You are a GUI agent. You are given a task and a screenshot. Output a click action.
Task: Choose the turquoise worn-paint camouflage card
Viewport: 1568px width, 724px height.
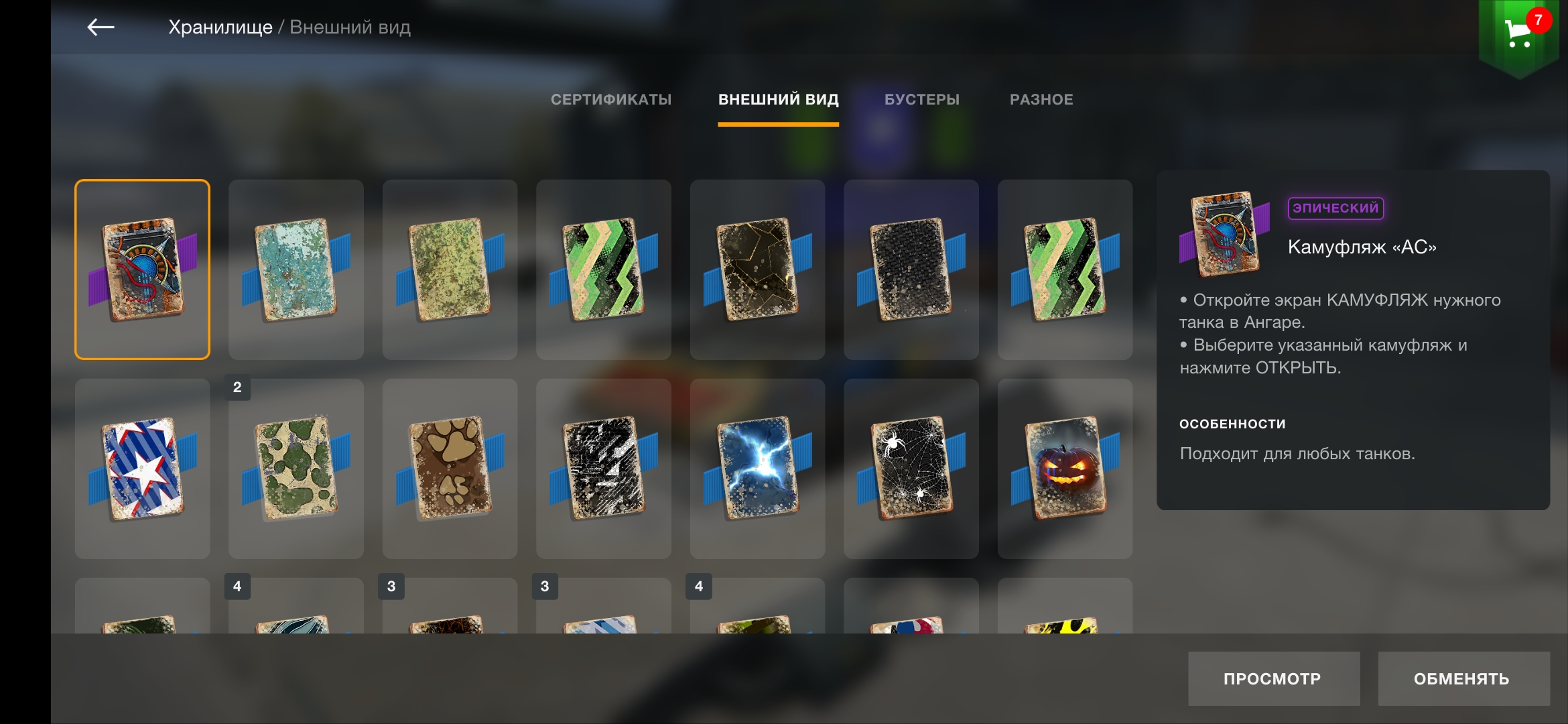296,269
